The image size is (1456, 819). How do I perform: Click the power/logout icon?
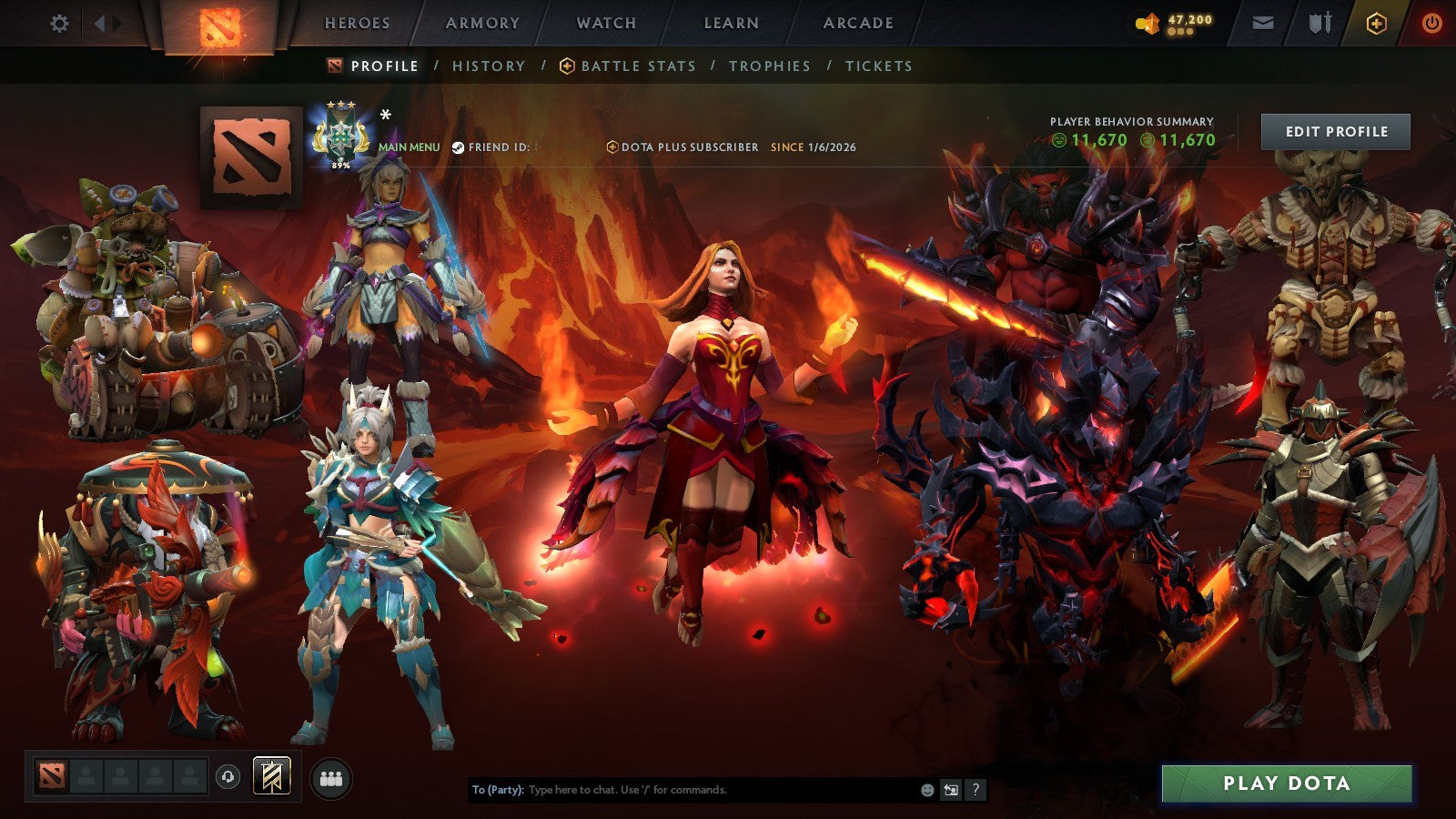pos(1431,25)
